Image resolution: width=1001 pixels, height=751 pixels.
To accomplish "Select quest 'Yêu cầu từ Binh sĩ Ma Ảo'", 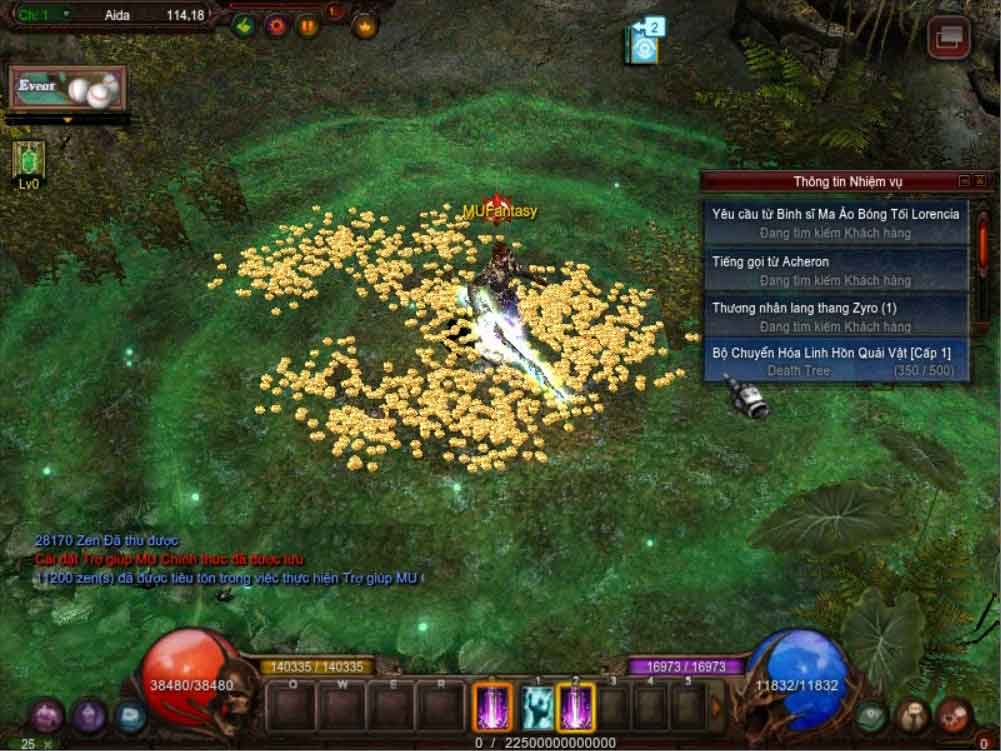I will (835, 222).
